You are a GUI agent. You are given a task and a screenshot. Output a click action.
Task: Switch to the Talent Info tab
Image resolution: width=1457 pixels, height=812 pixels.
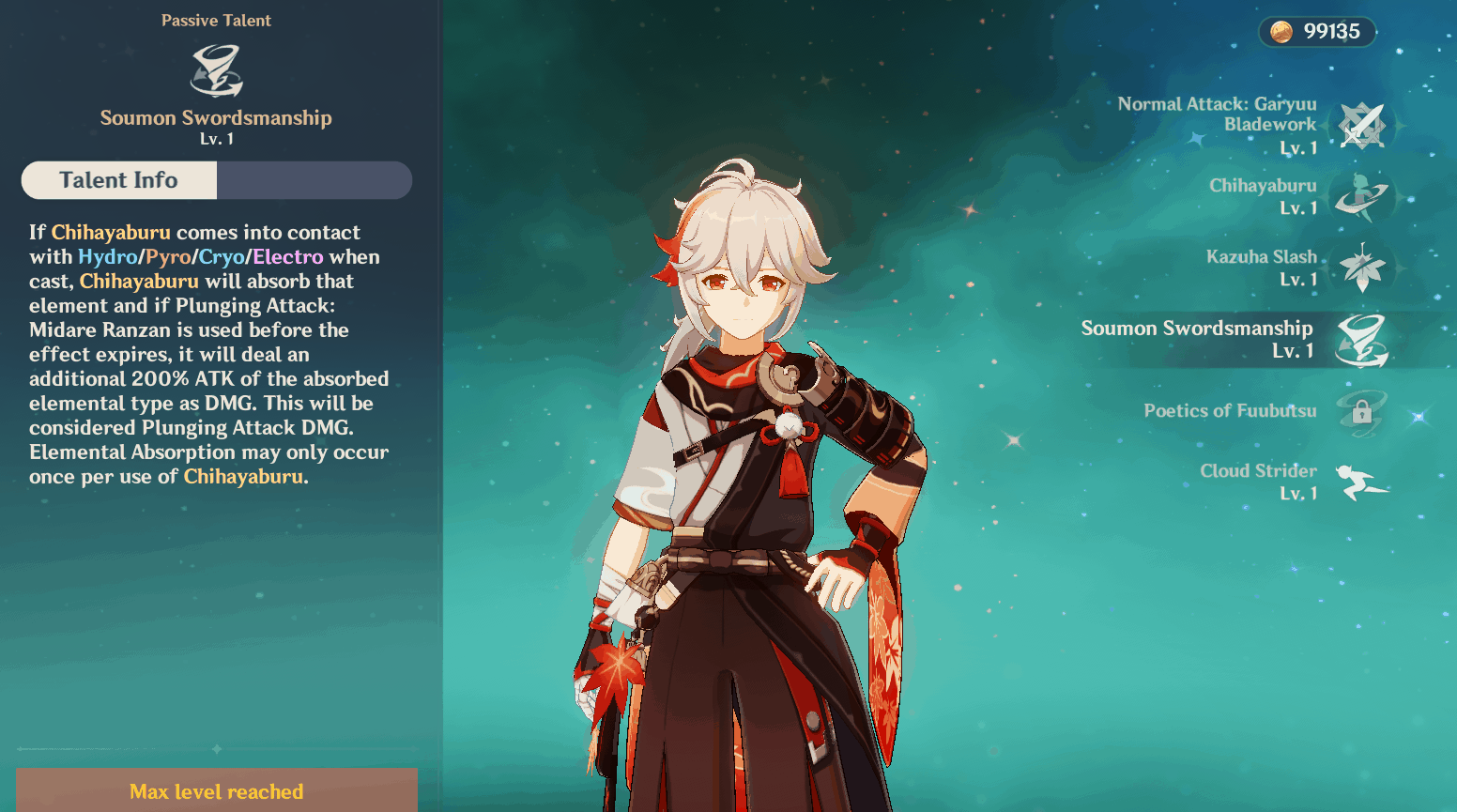pos(118,180)
